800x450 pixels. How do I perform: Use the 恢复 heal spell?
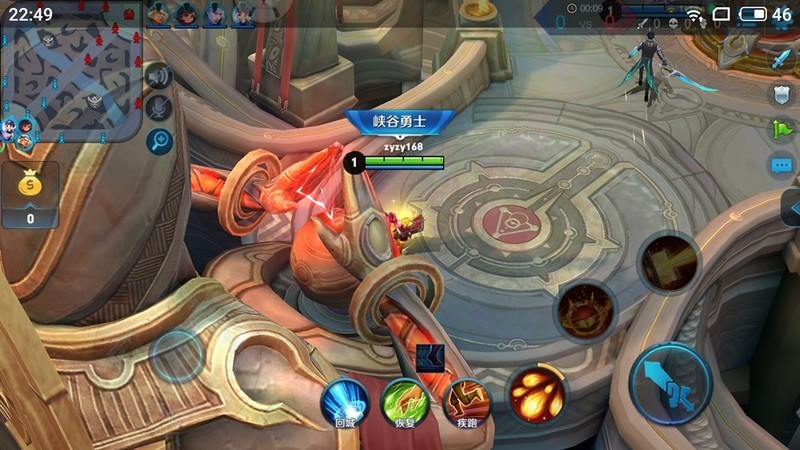(x=404, y=400)
